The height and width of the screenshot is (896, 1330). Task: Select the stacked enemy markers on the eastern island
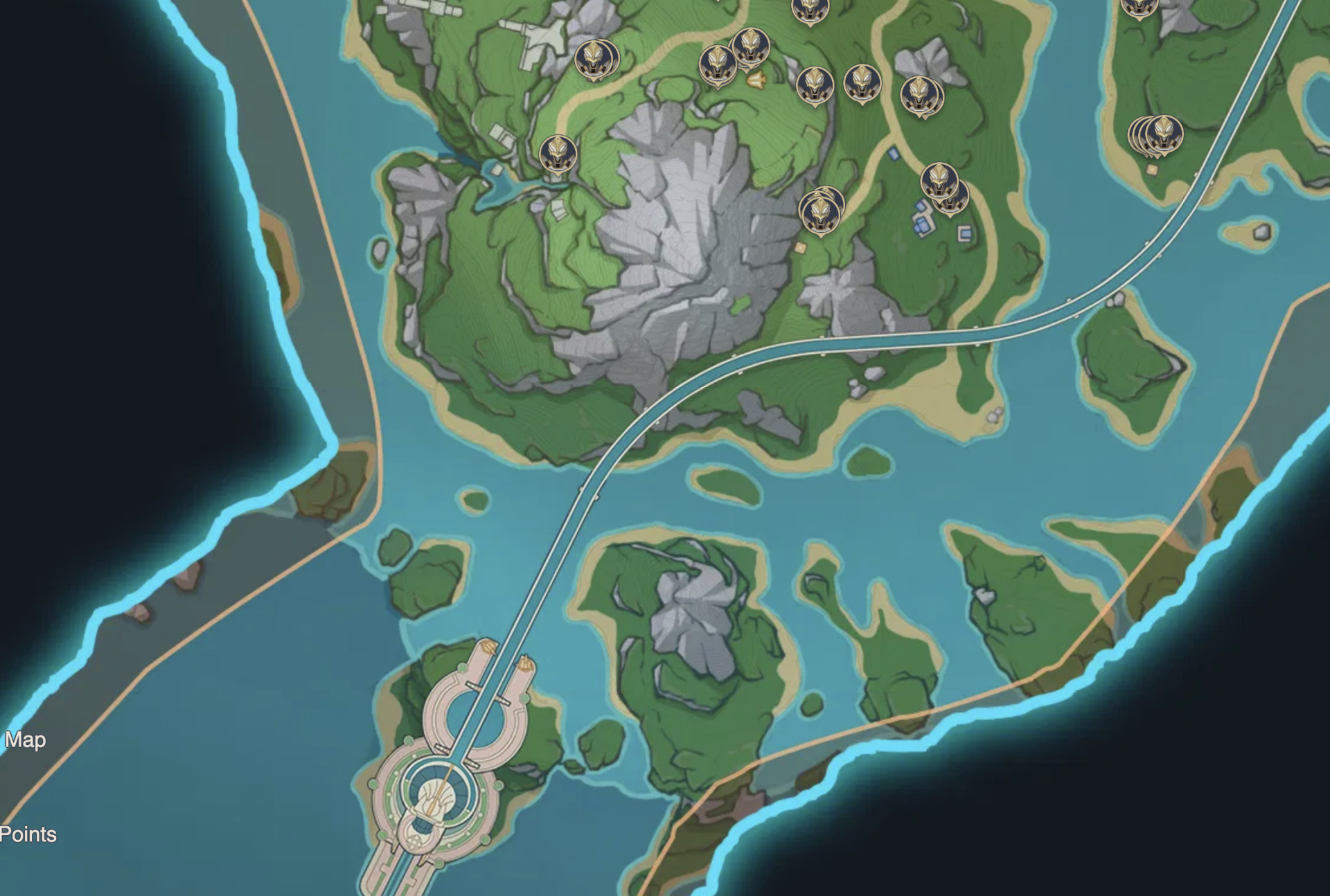1157,135
